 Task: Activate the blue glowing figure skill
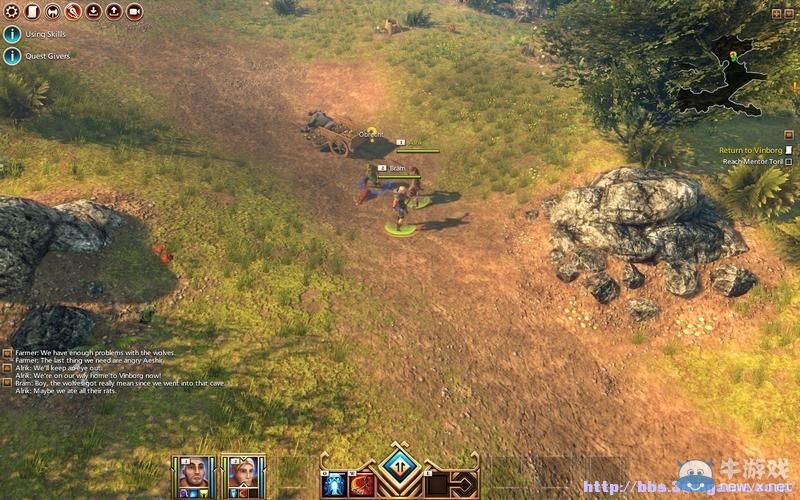334,484
